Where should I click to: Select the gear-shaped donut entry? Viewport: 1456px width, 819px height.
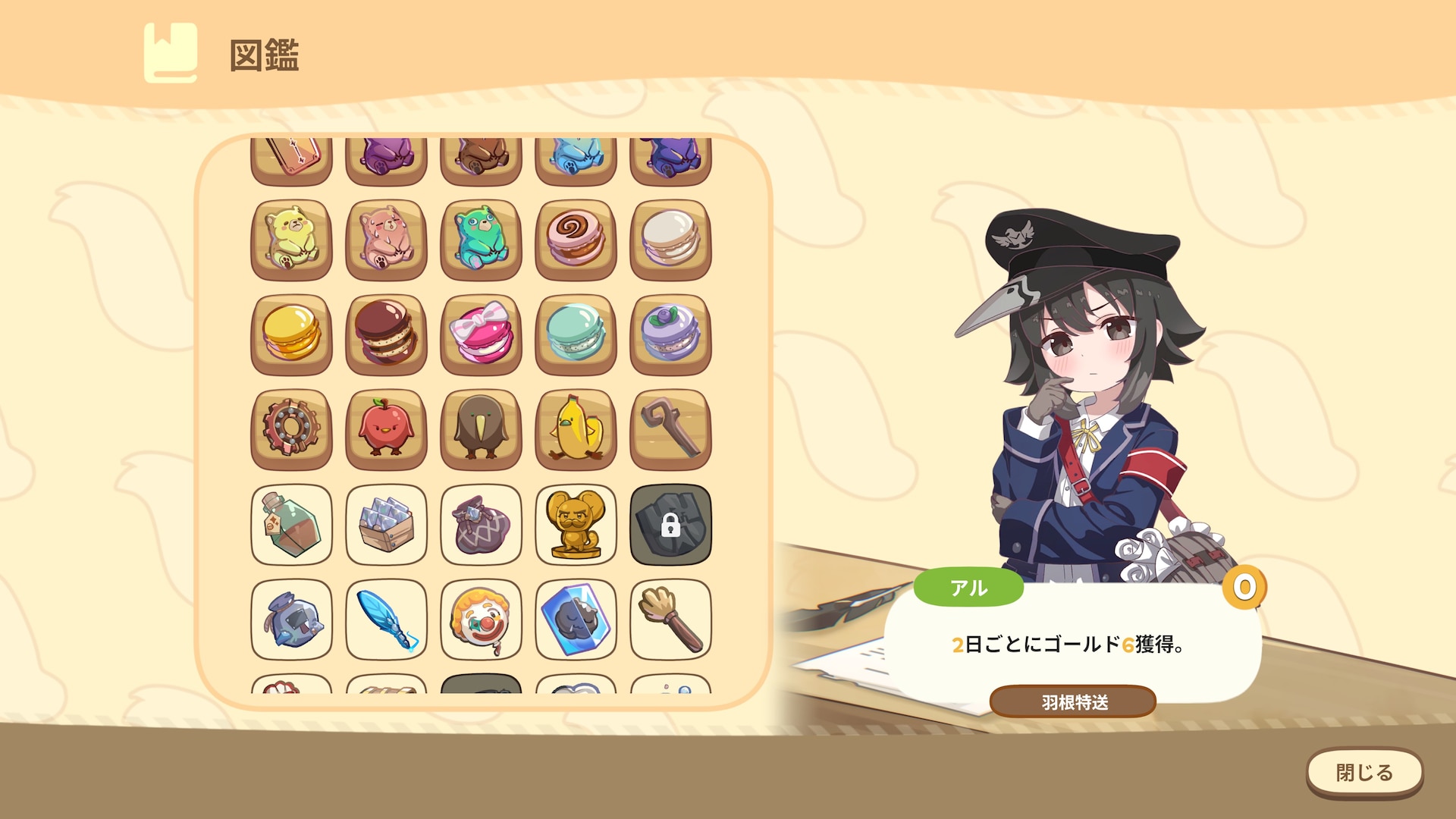[291, 429]
